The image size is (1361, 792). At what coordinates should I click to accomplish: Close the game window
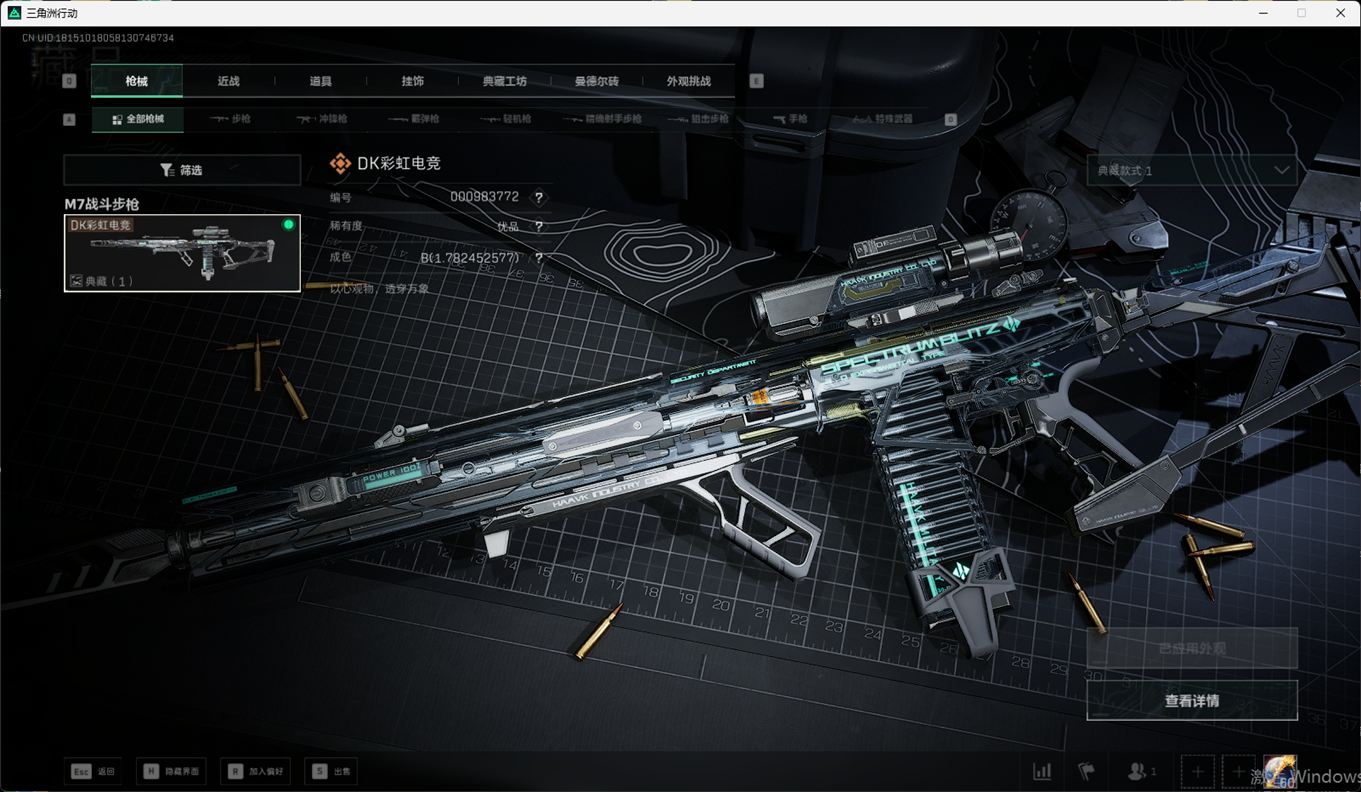[x=1340, y=13]
